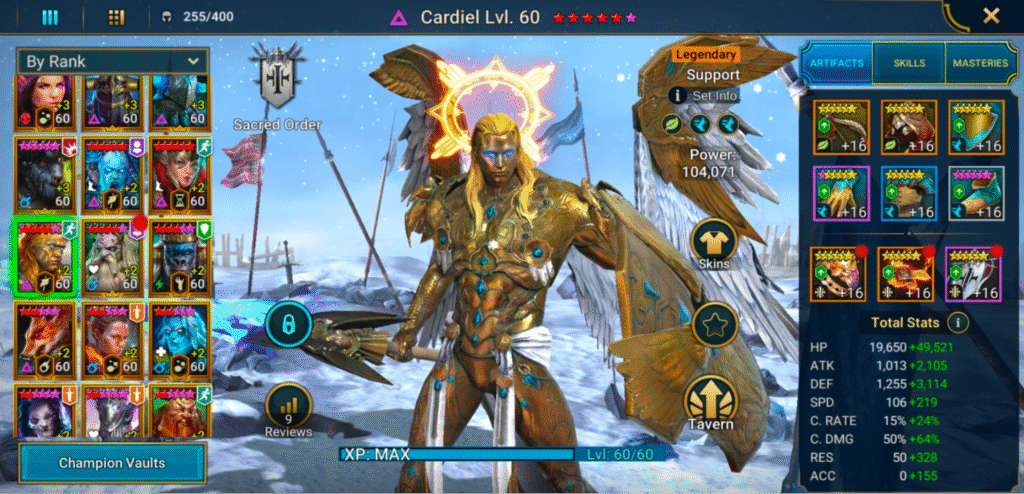This screenshot has height=494, width=1024.
Task: Close the champion screen with the X
Action: pyautogui.click(x=991, y=16)
